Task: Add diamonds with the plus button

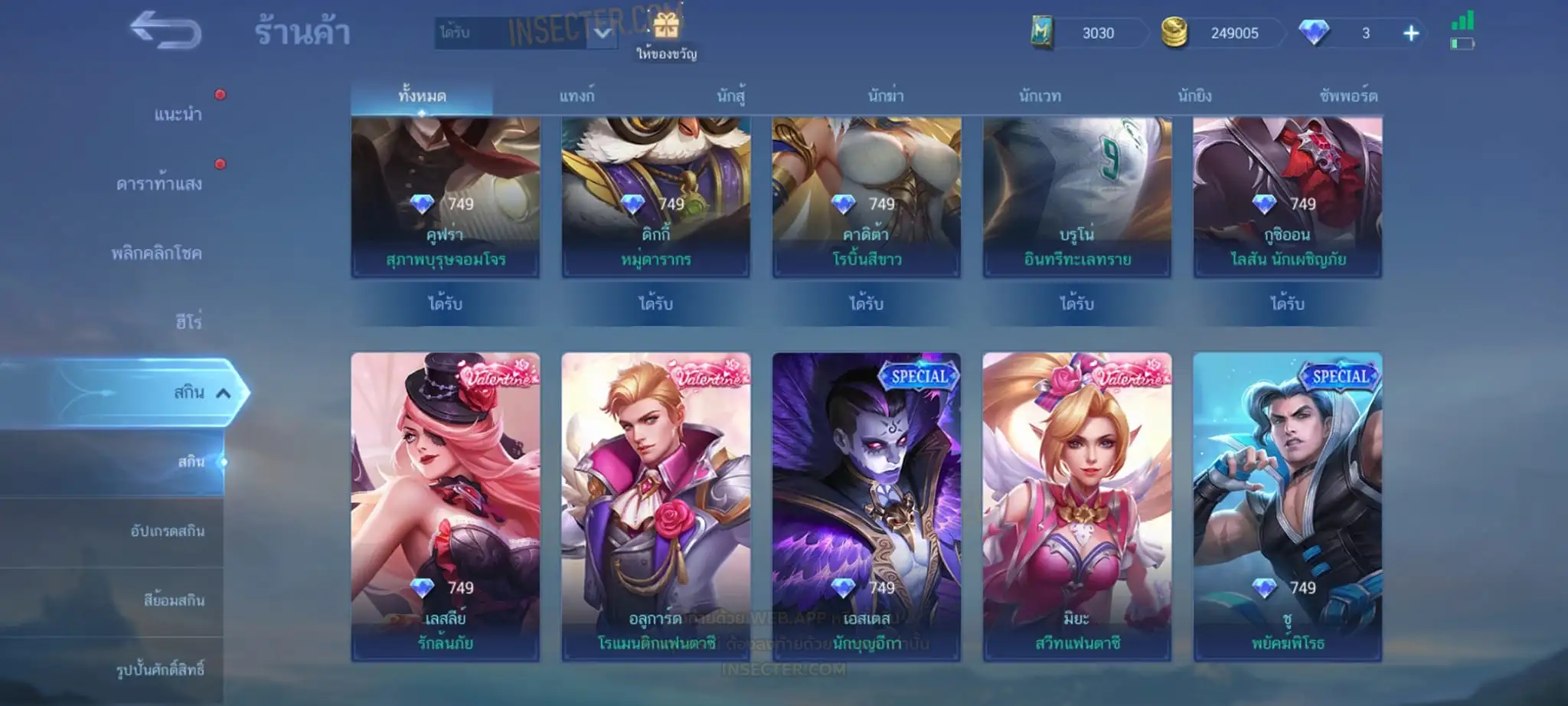Action: [1410, 34]
